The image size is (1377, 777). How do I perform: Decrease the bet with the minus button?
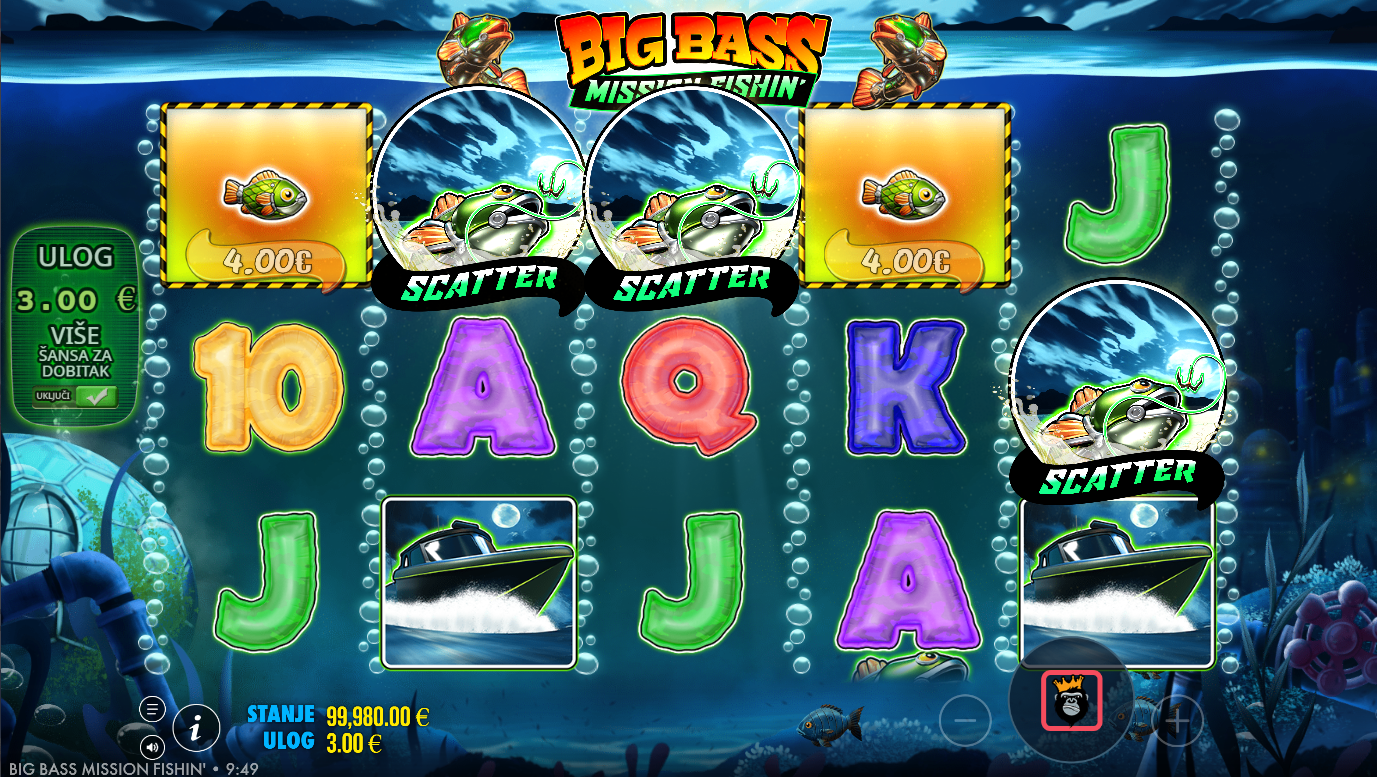pyautogui.click(x=965, y=720)
